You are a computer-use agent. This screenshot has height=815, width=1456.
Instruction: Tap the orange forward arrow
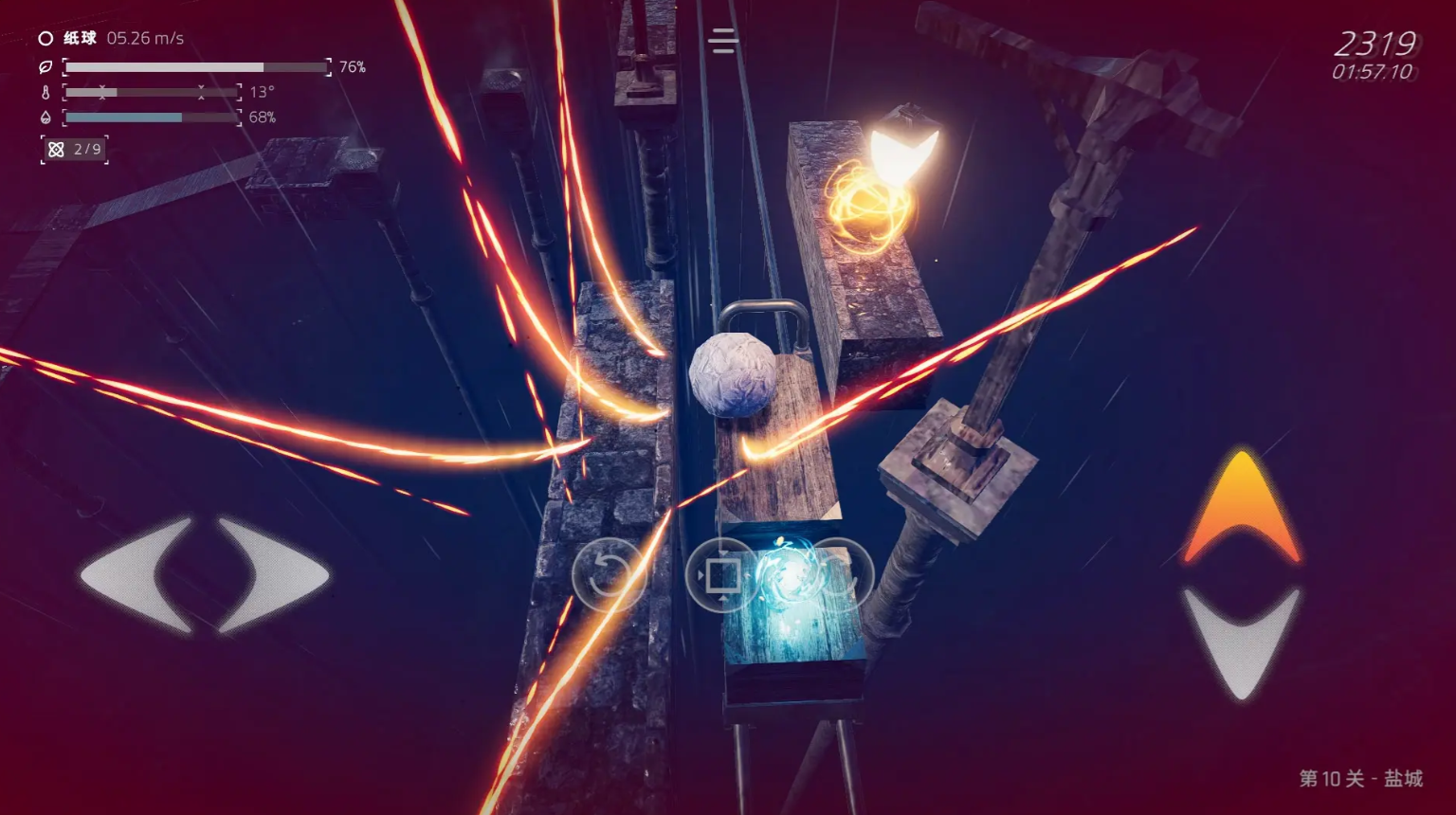pos(1241,508)
